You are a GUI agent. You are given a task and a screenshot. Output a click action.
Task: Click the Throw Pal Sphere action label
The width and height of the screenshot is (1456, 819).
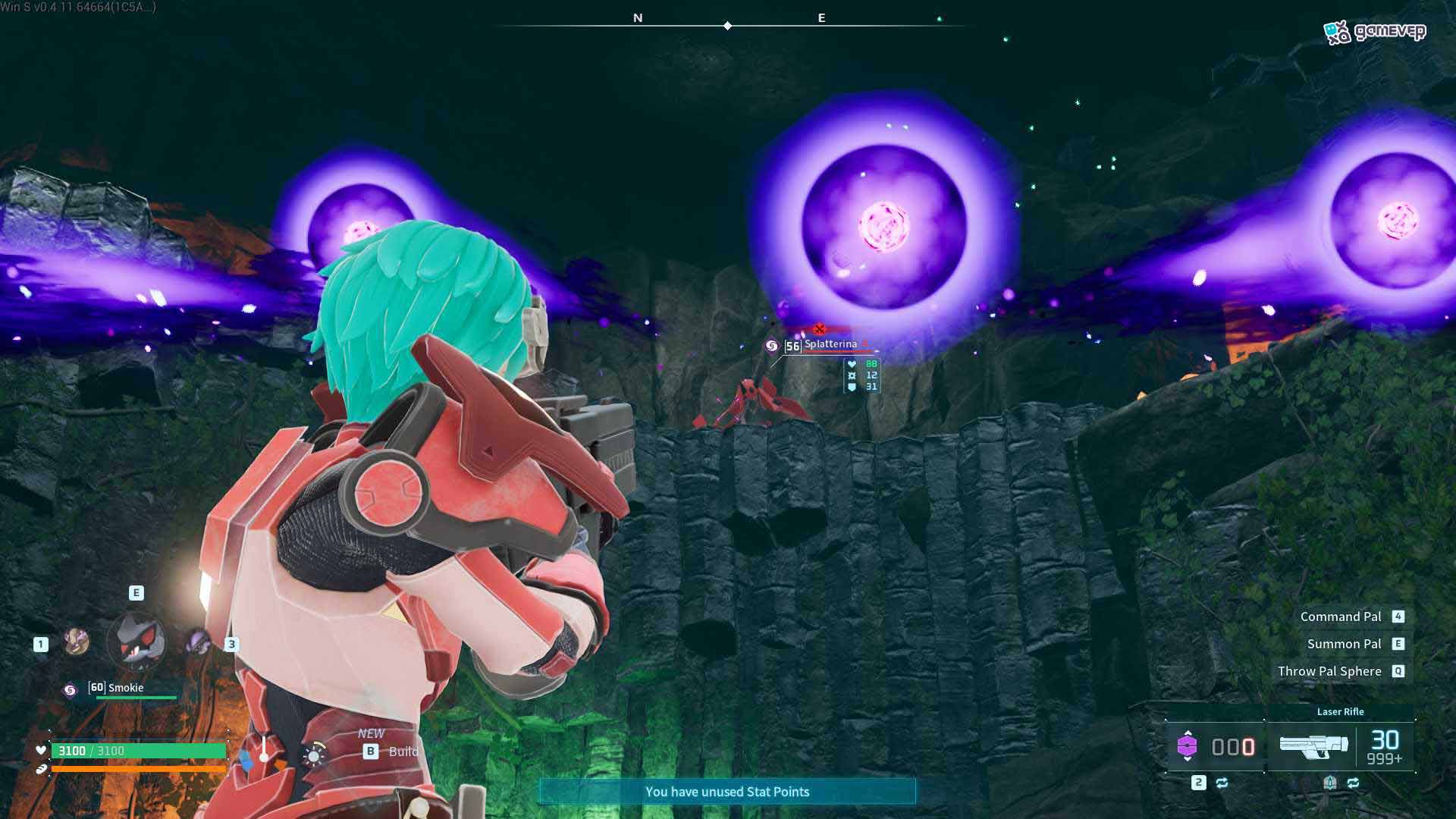[x=1329, y=671]
